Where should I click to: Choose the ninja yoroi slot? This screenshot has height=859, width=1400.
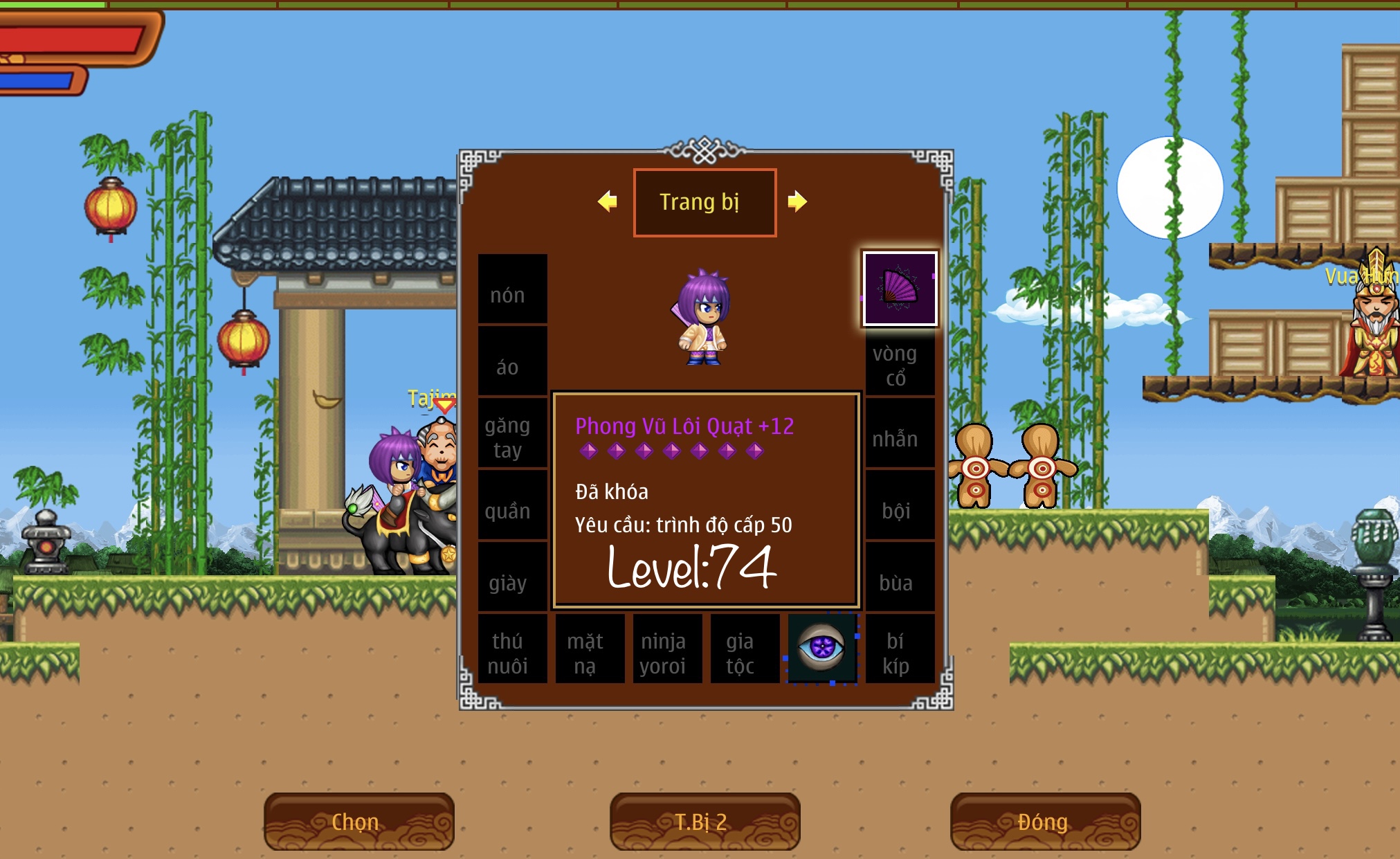(x=667, y=649)
